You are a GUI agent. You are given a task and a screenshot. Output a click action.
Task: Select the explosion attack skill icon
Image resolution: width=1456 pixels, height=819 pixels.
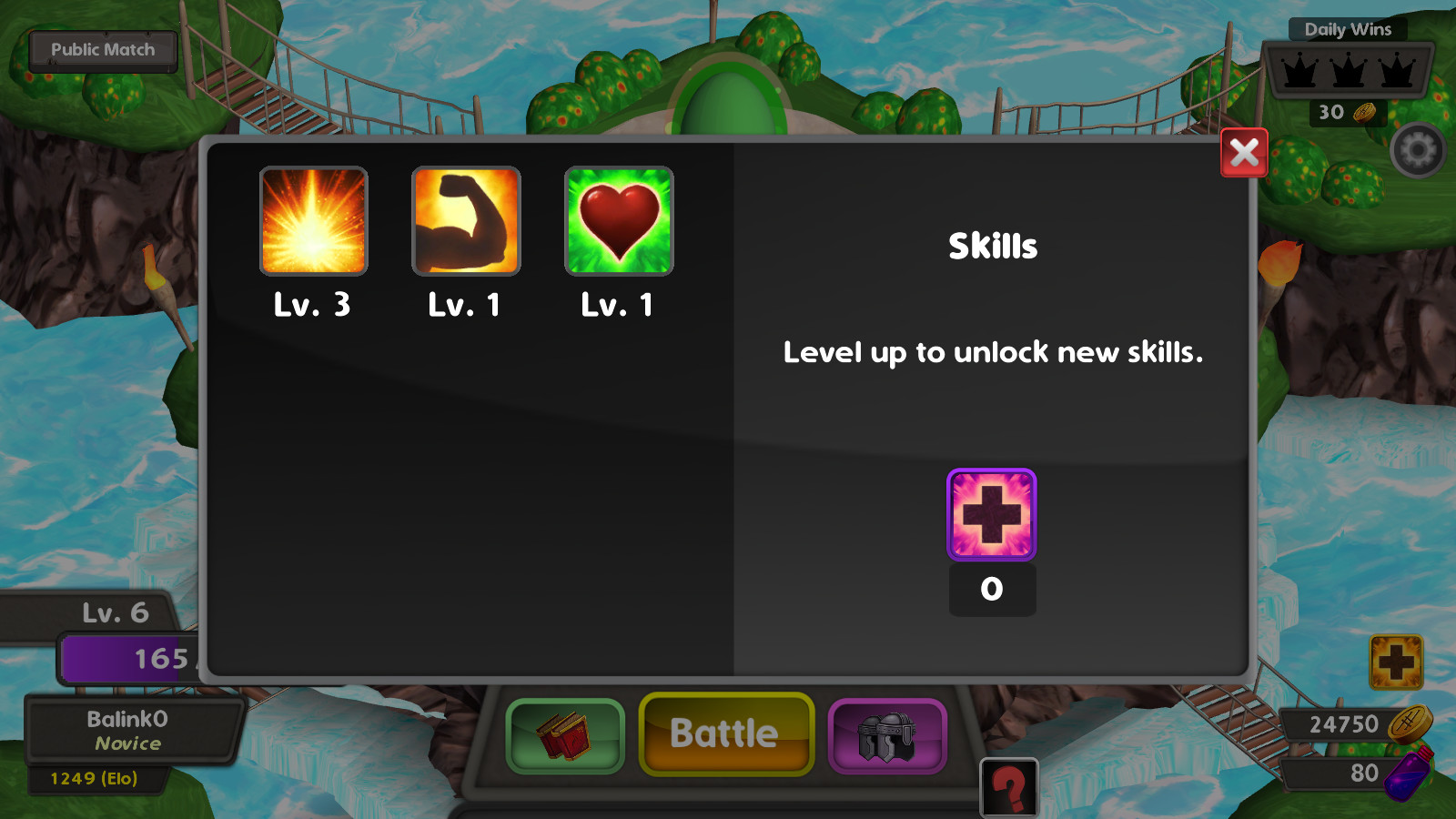(312, 220)
